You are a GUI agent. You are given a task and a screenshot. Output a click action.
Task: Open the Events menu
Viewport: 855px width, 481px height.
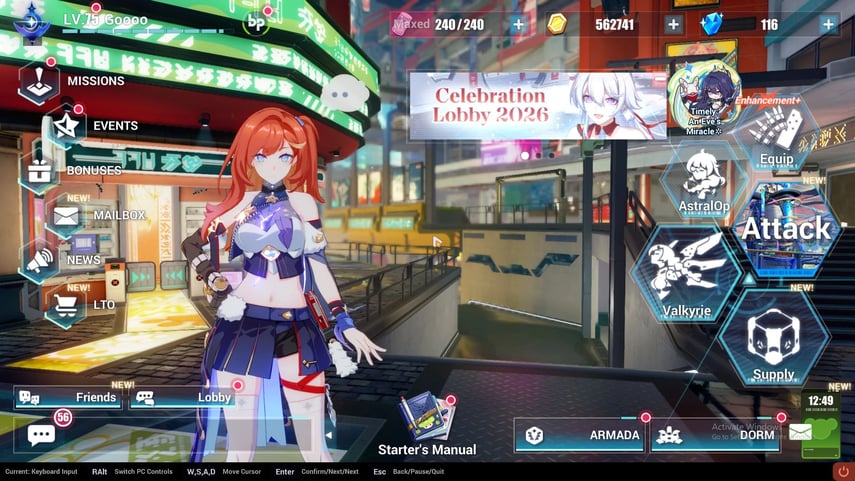[68, 126]
